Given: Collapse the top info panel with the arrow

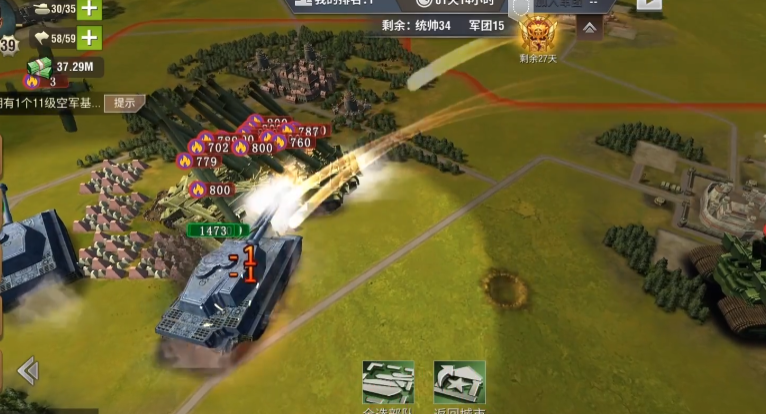Looking at the screenshot, I should pos(590,28).
